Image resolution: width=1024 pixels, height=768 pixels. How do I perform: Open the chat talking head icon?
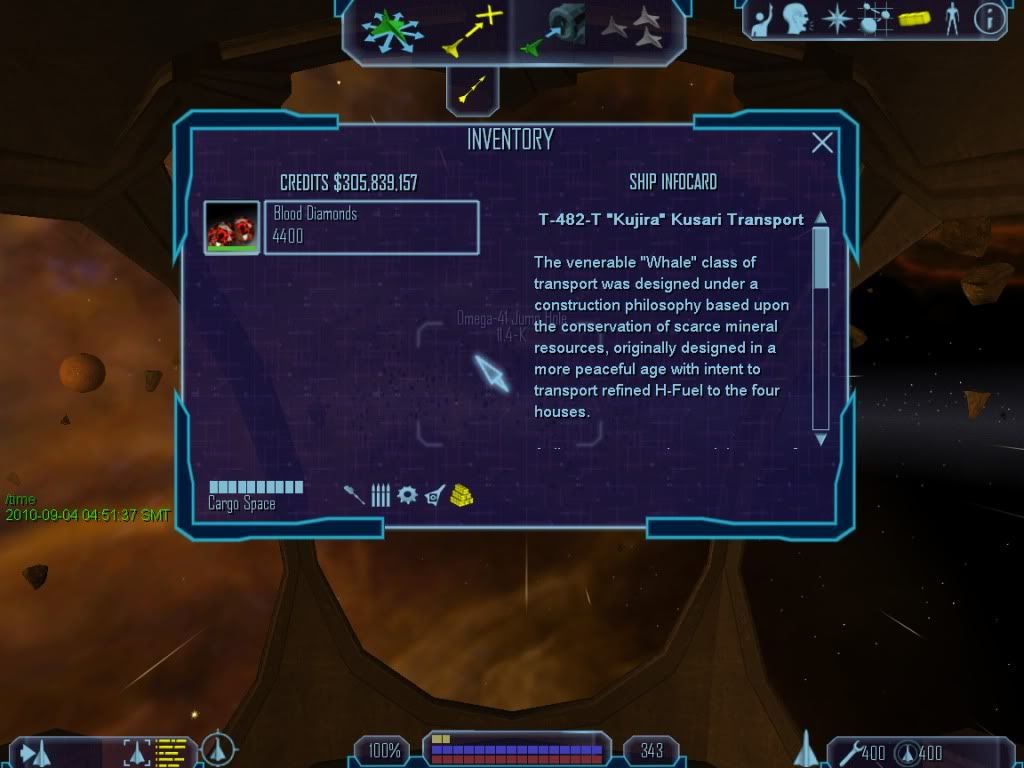pyautogui.click(x=796, y=19)
